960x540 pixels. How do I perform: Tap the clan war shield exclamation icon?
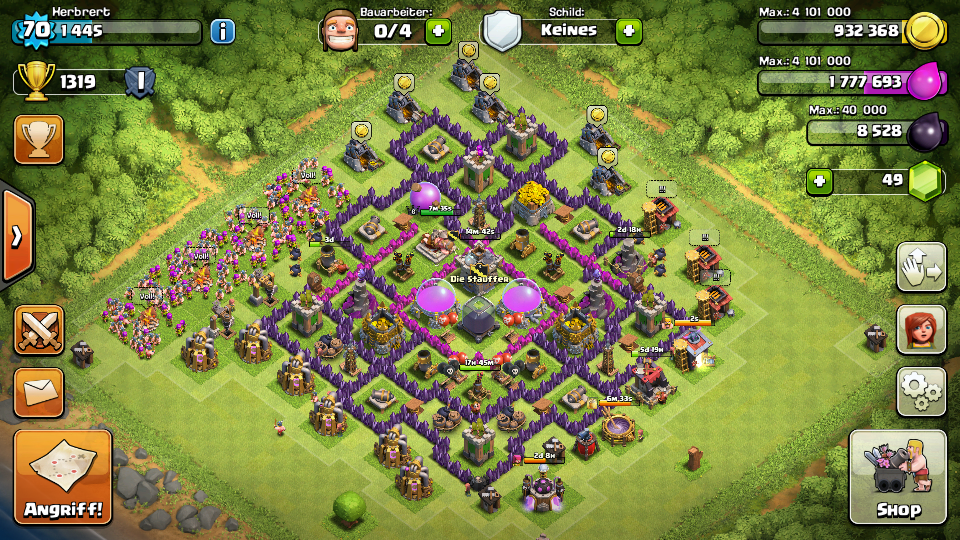[140, 82]
